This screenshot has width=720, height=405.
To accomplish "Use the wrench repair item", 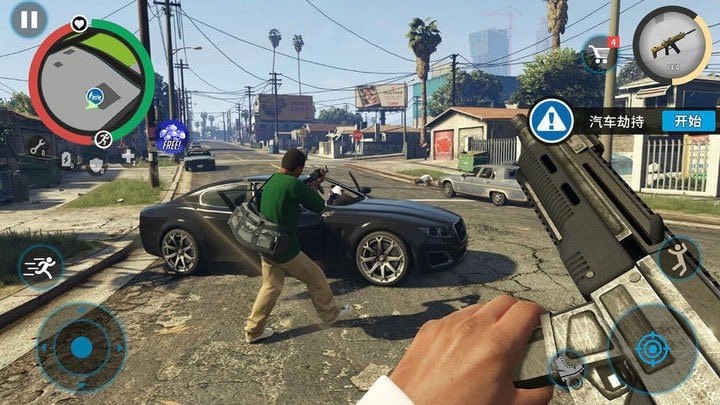I will [x=37, y=147].
